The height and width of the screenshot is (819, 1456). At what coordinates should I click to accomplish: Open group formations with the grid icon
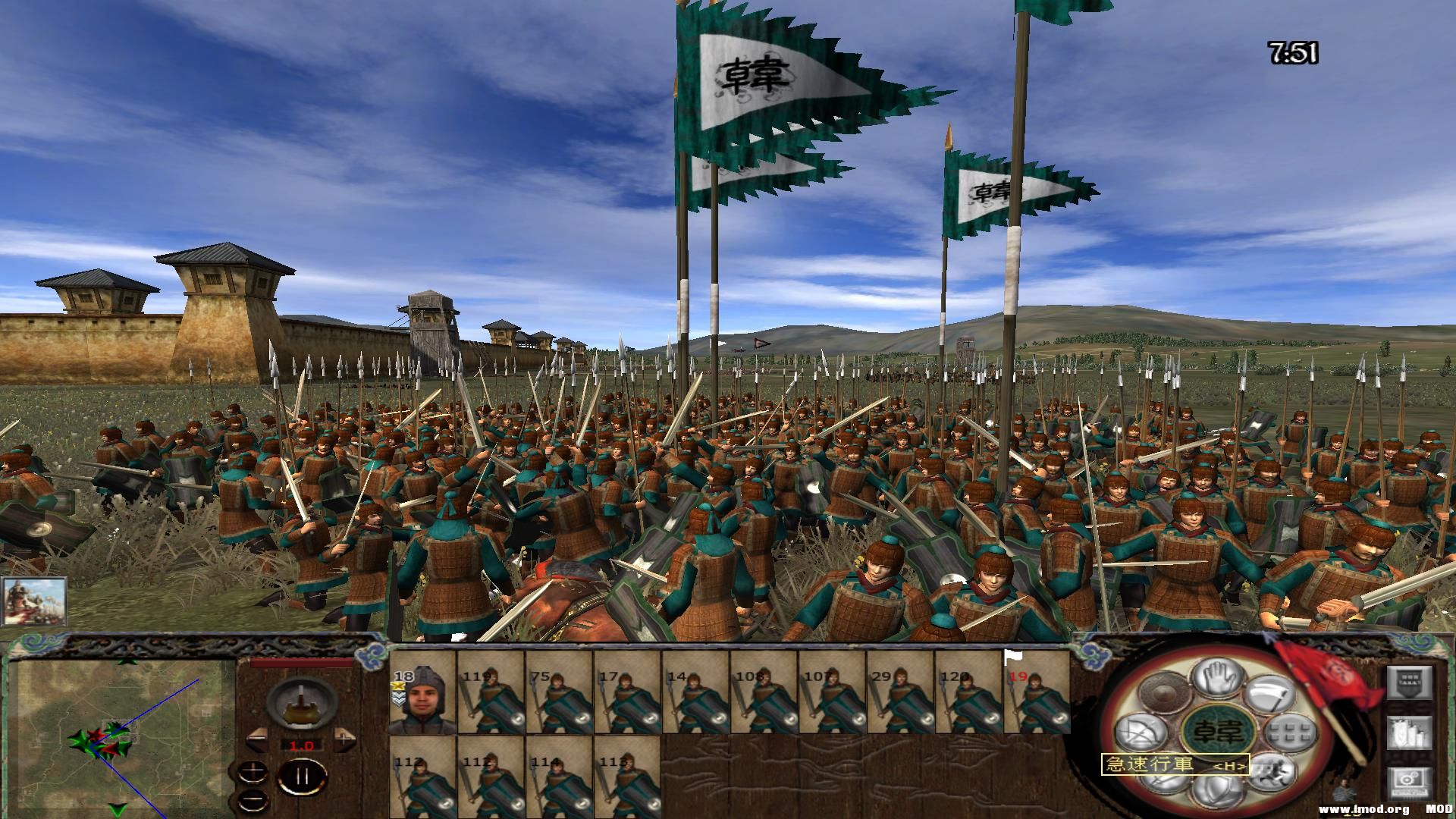1290,734
